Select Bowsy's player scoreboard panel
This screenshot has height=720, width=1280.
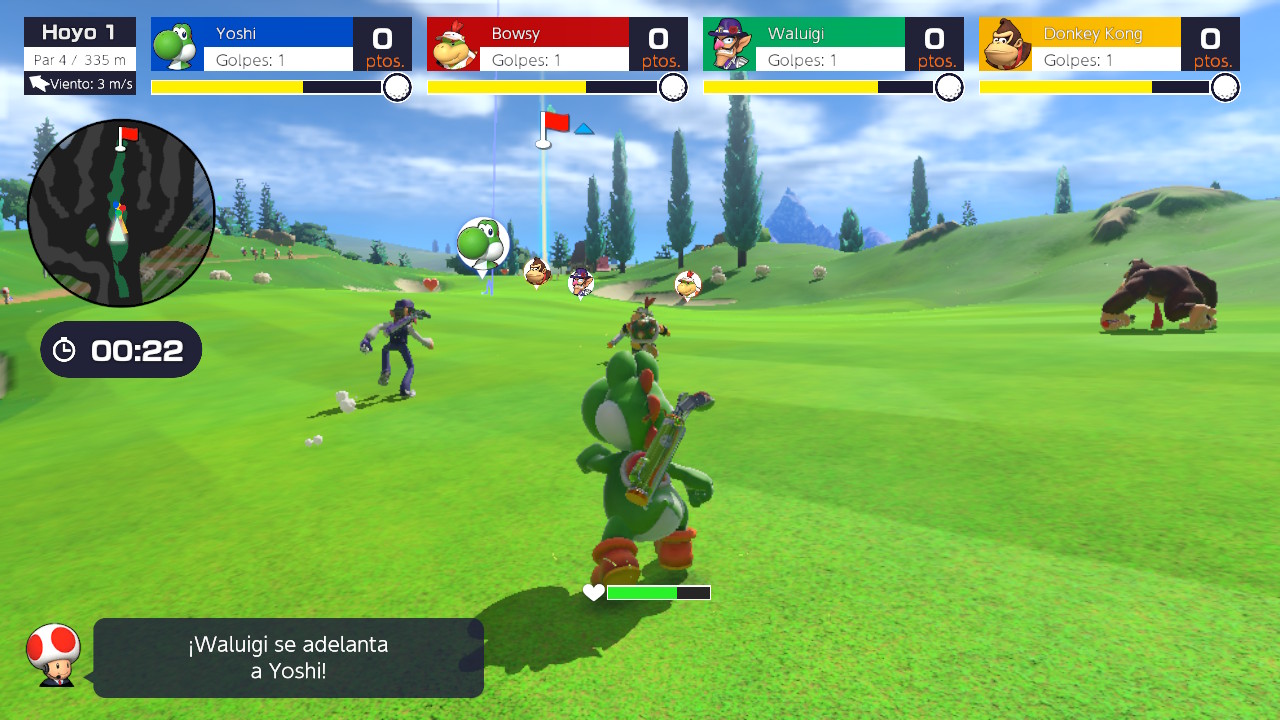click(x=557, y=45)
